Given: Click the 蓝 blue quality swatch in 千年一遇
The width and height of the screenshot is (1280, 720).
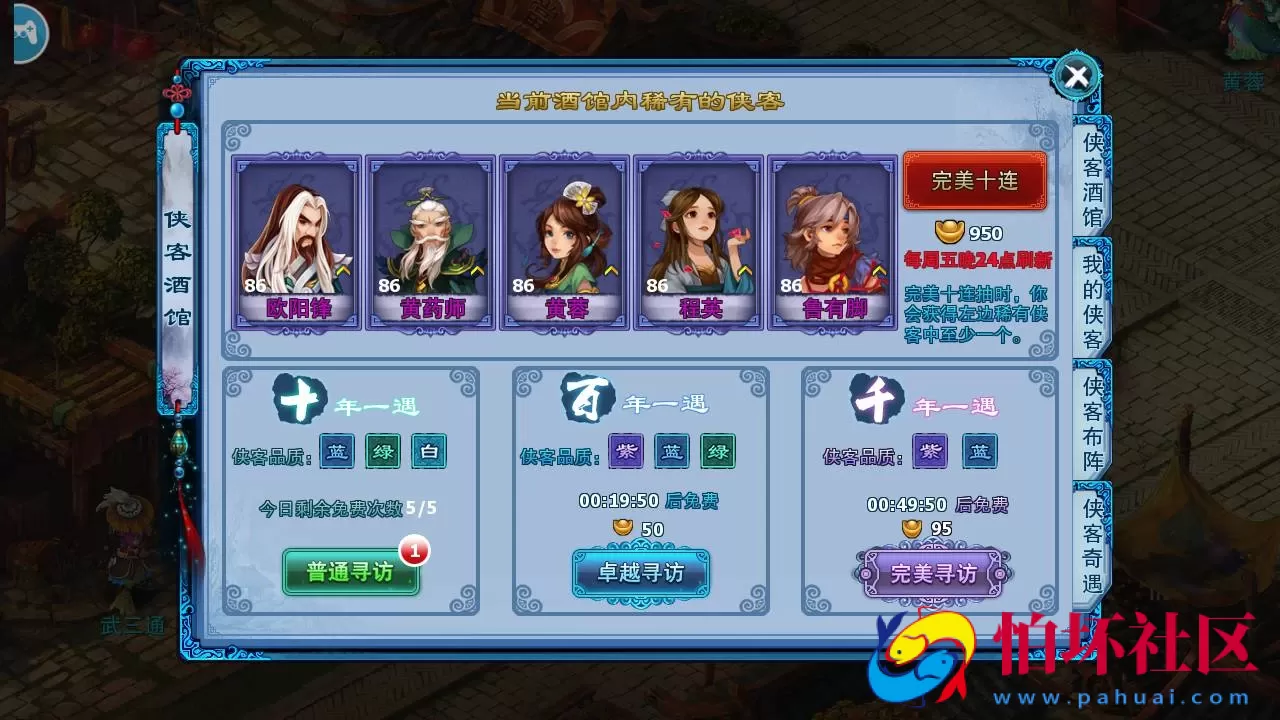Looking at the screenshot, I should coord(978,452).
